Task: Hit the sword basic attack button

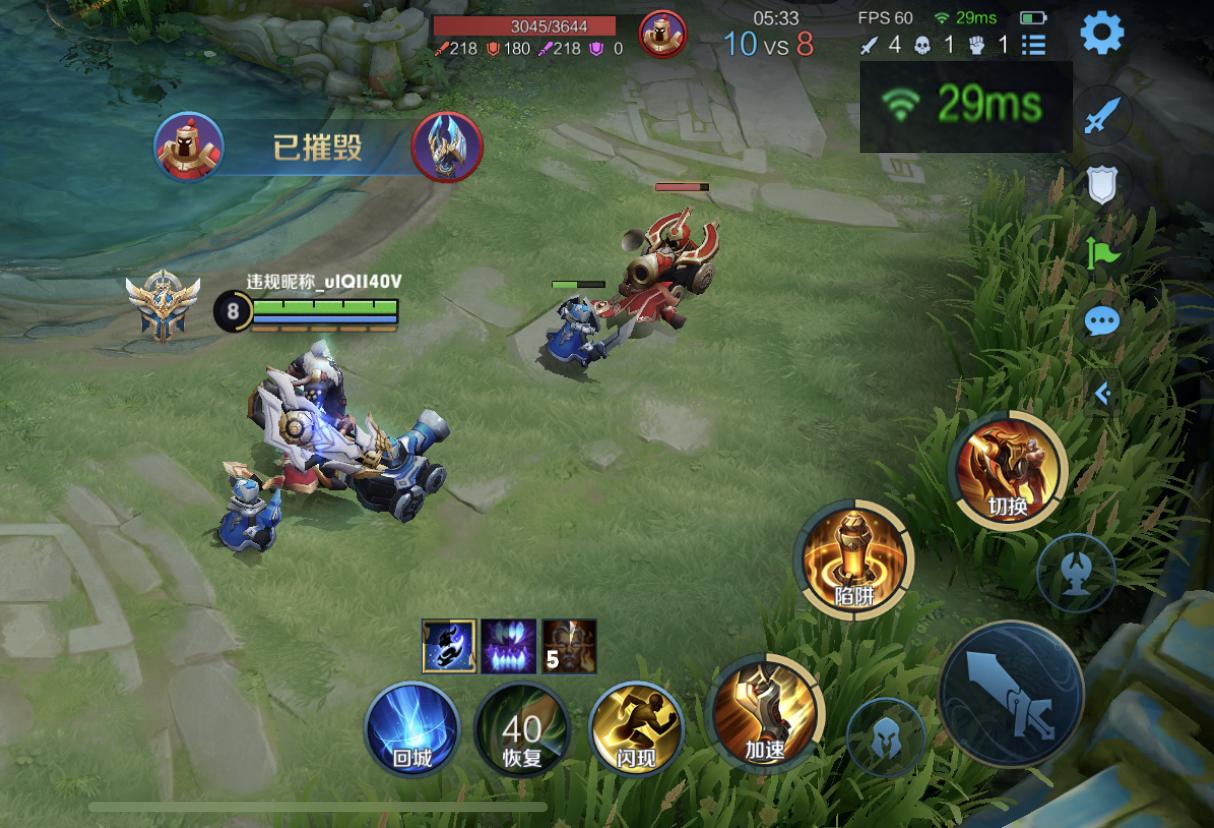Action: click(x=1011, y=693)
